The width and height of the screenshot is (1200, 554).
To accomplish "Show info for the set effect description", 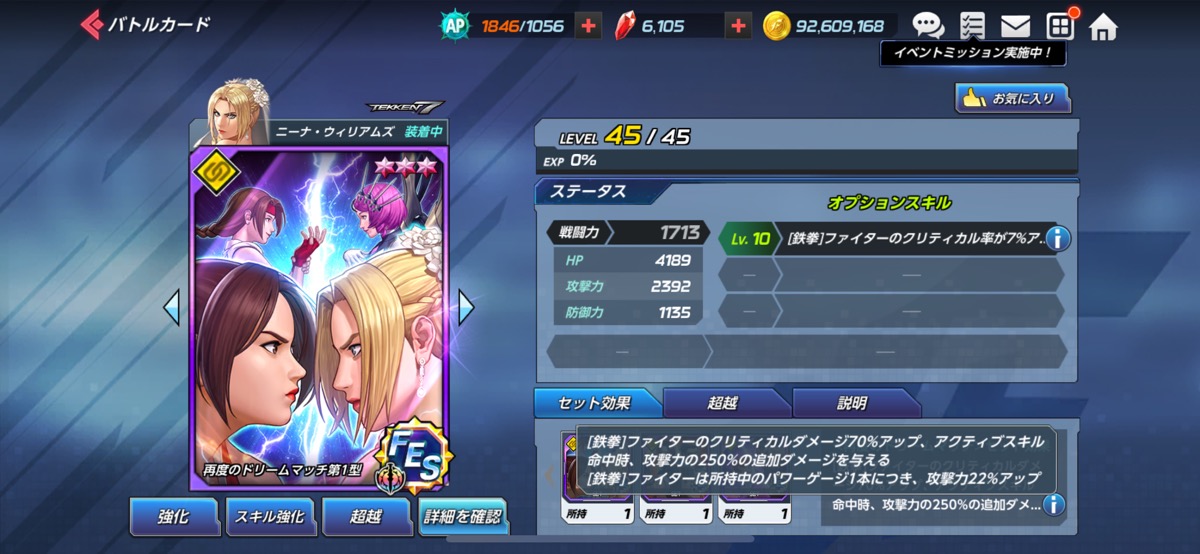I will point(1053,505).
